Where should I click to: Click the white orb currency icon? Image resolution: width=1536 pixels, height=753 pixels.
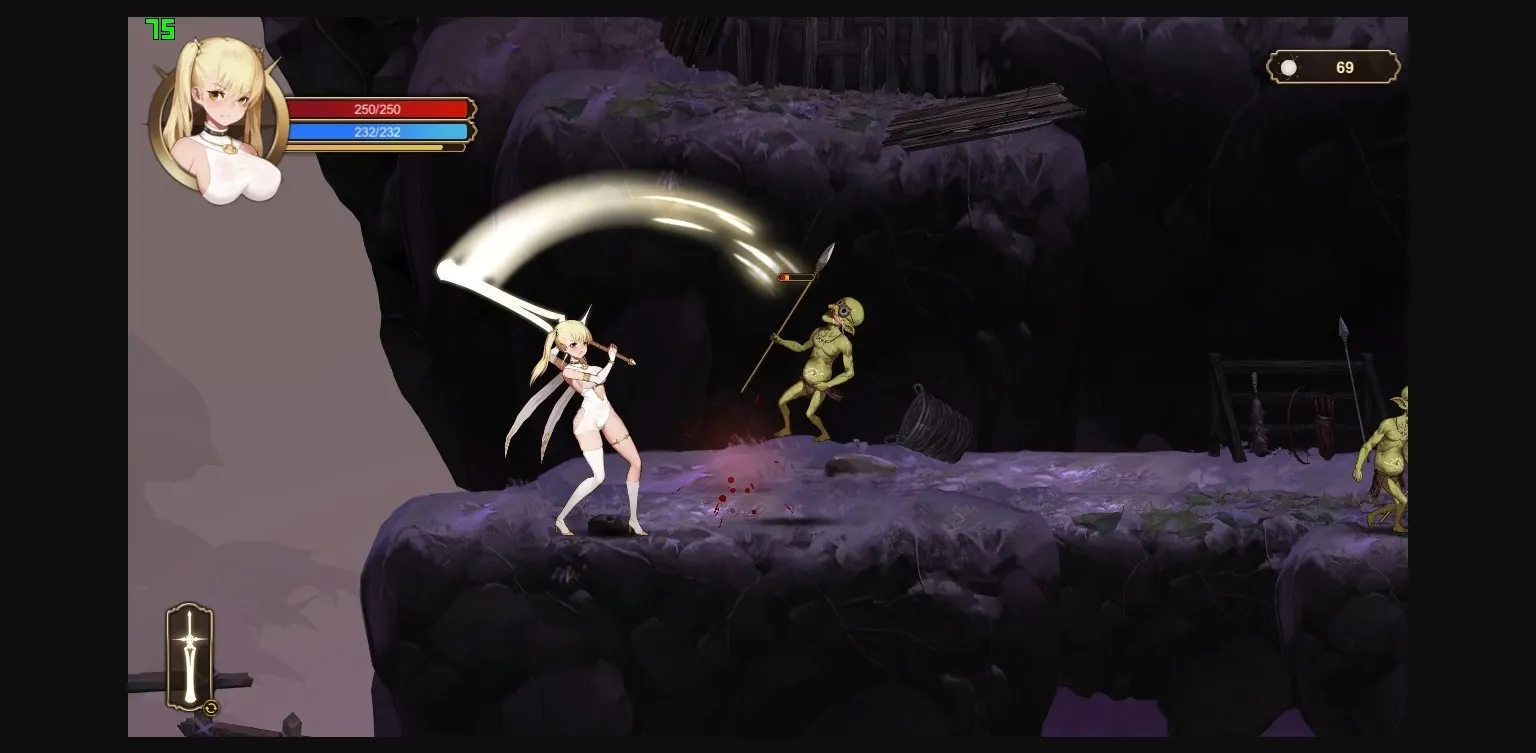point(1289,68)
